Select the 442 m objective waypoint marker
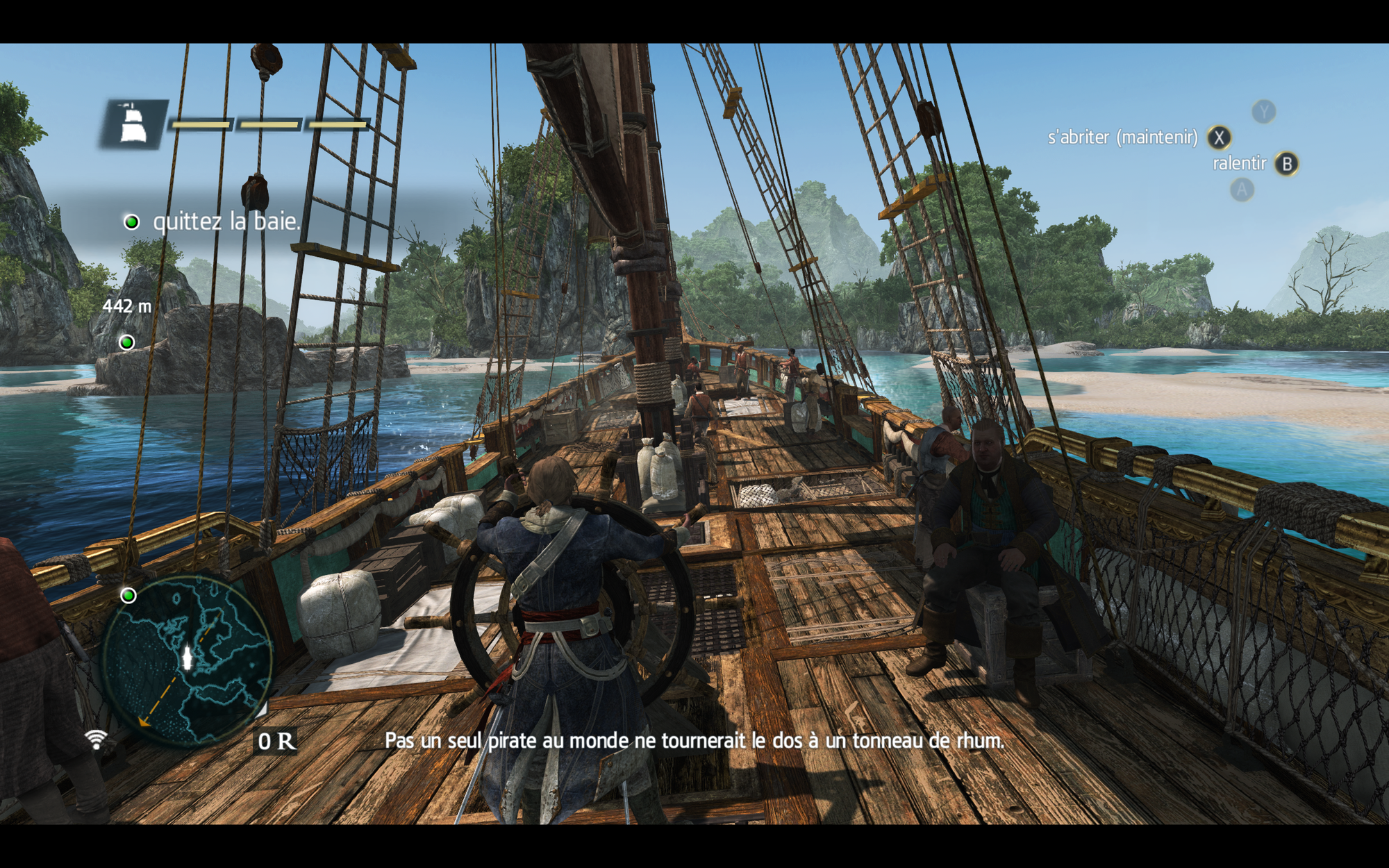This screenshot has width=1389, height=868. point(127,342)
